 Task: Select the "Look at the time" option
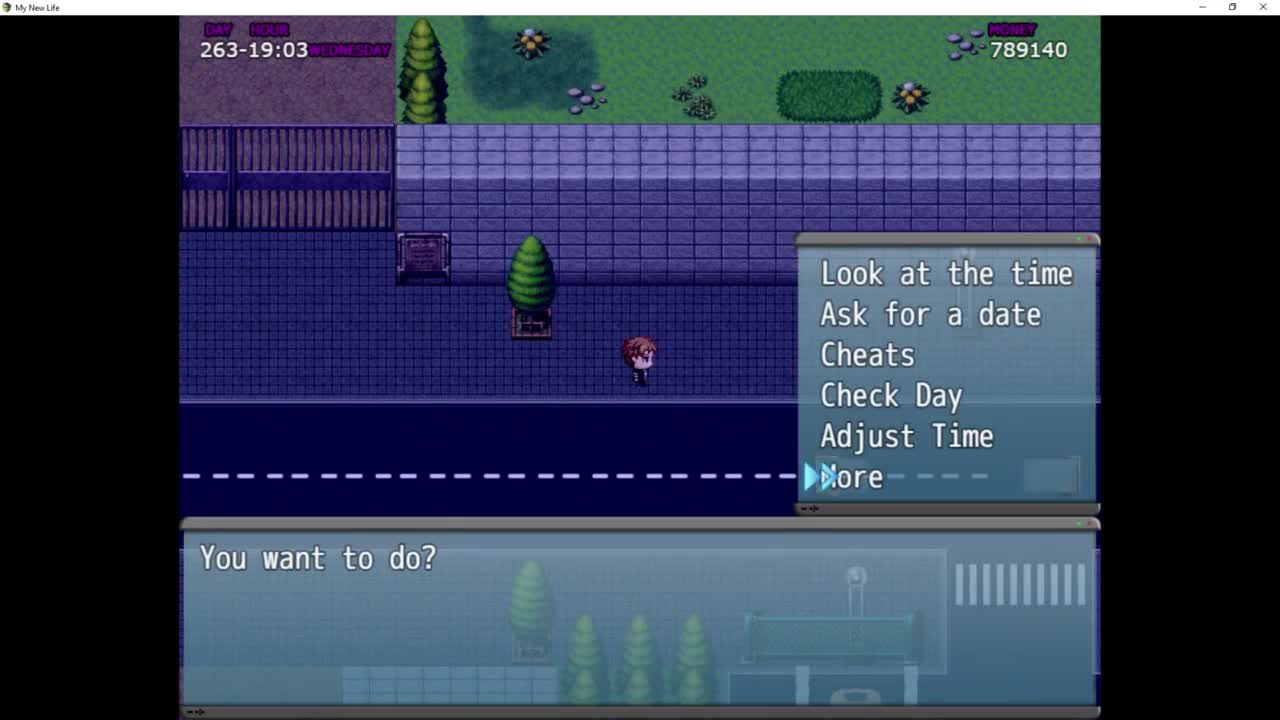click(x=945, y=274)
